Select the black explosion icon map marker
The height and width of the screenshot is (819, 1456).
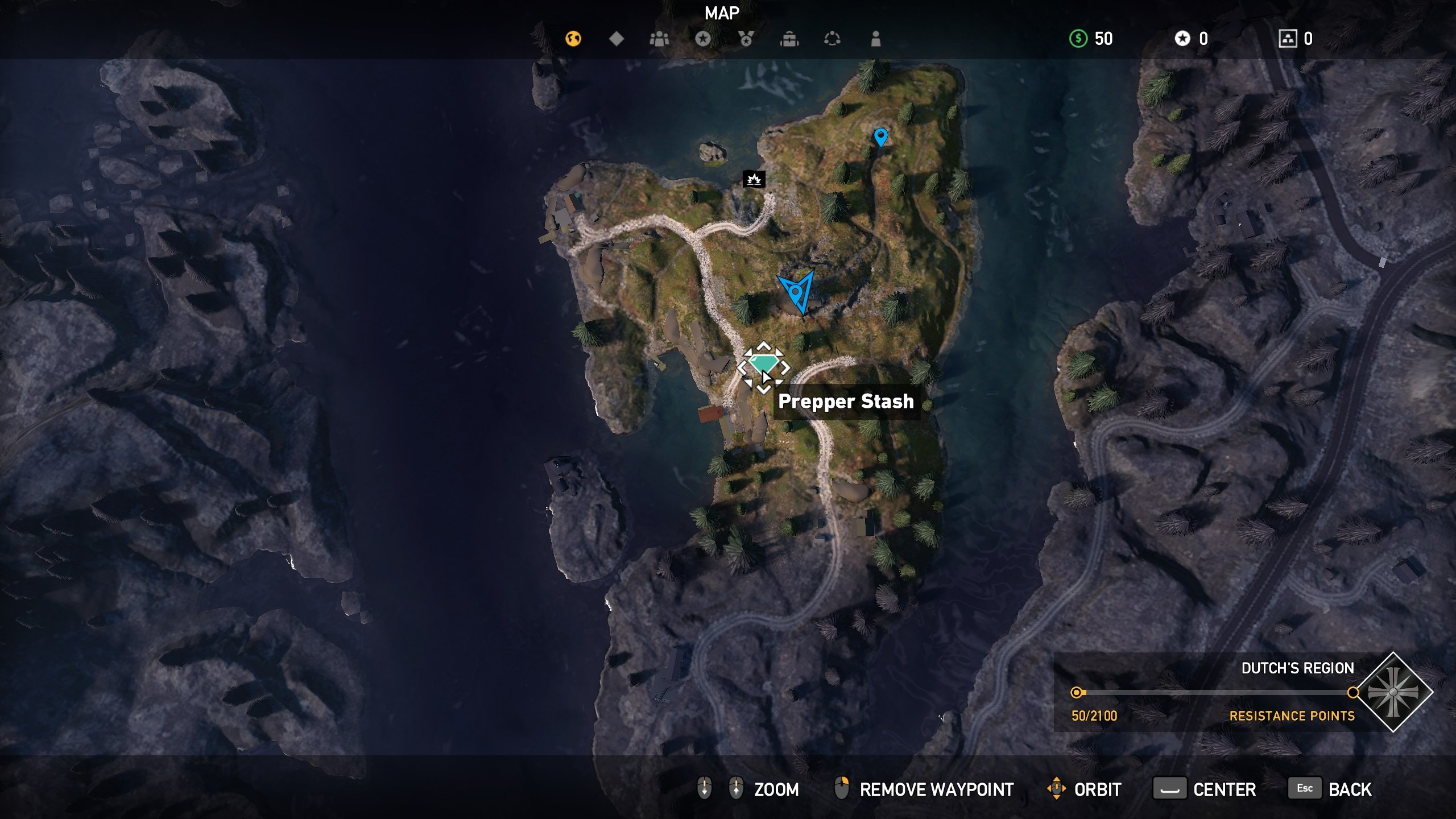tap(754, 179)
